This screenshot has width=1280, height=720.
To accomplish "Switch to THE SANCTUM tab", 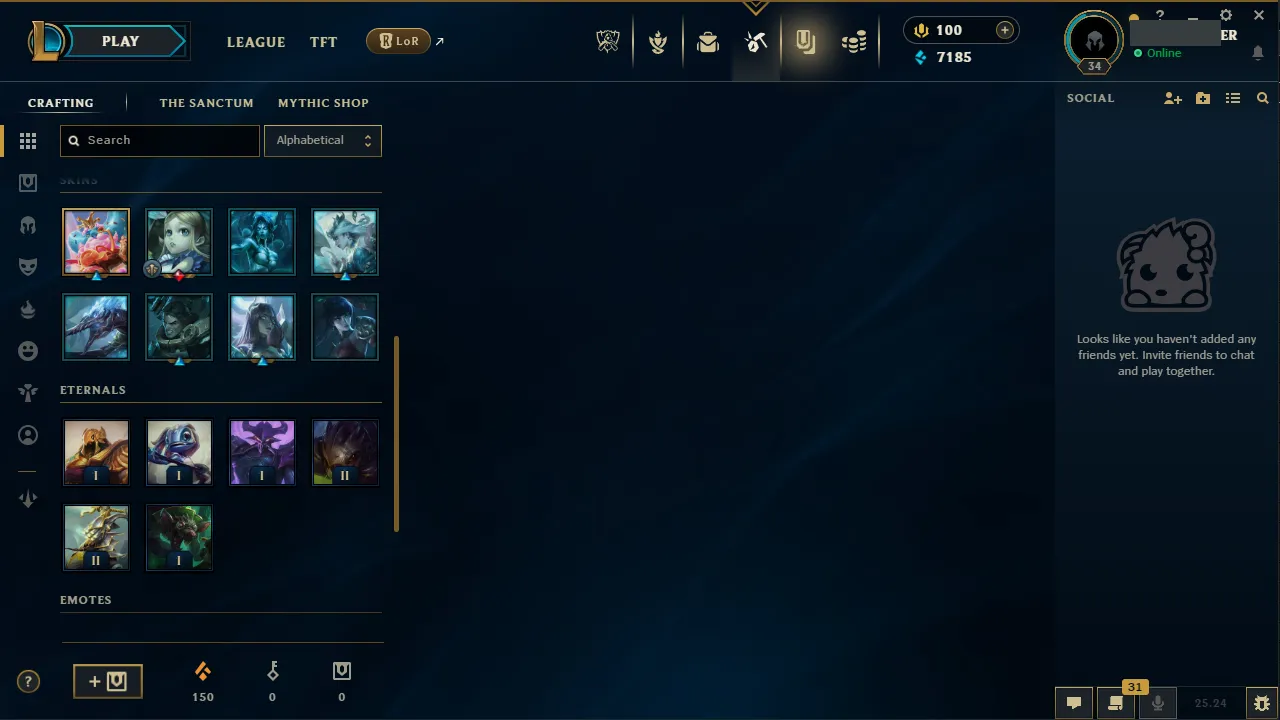I will pyautogui.click(x=206, y=102).
